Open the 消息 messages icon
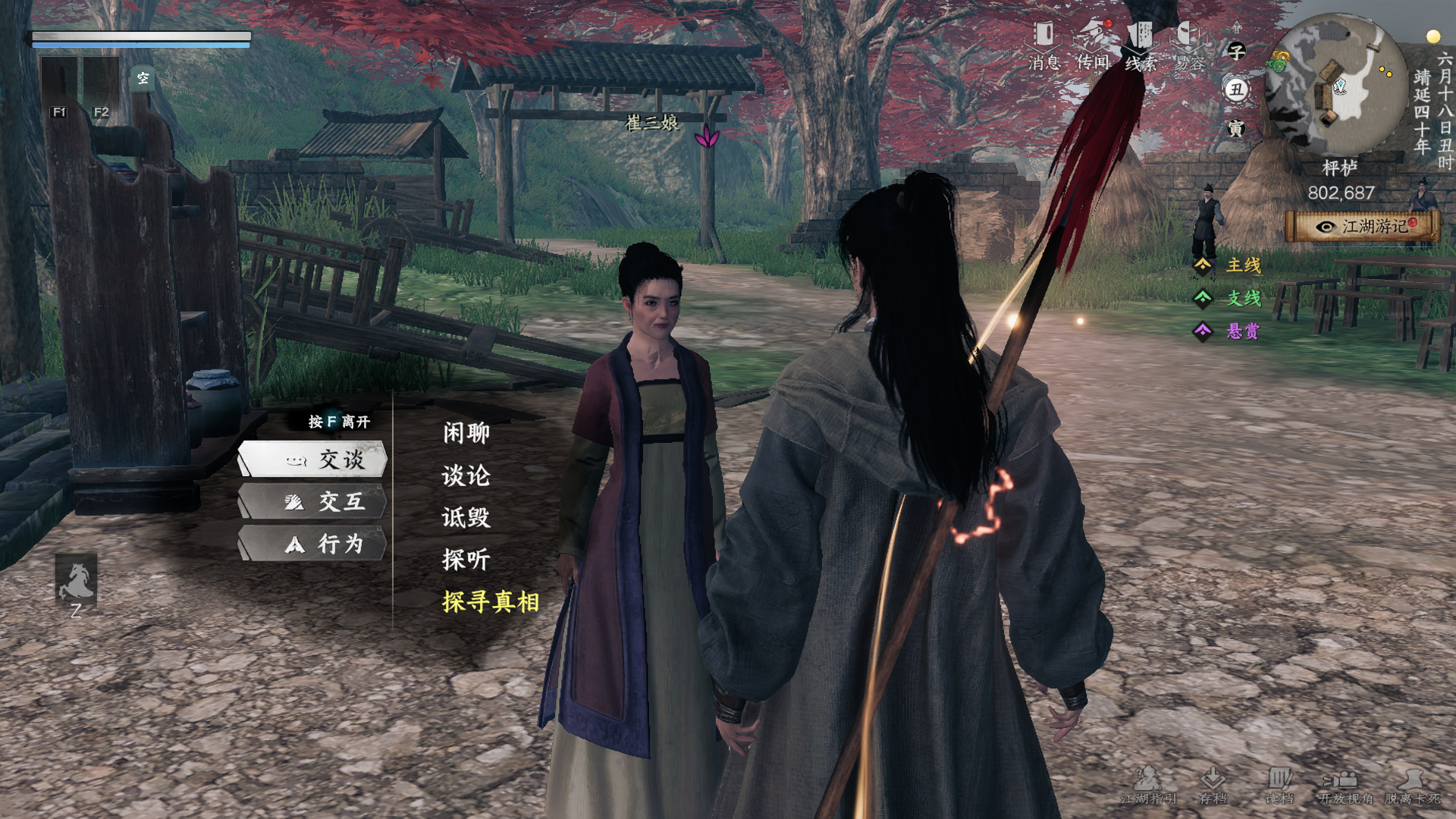Screen dimensions: 1456x819 pos(1044,45)
